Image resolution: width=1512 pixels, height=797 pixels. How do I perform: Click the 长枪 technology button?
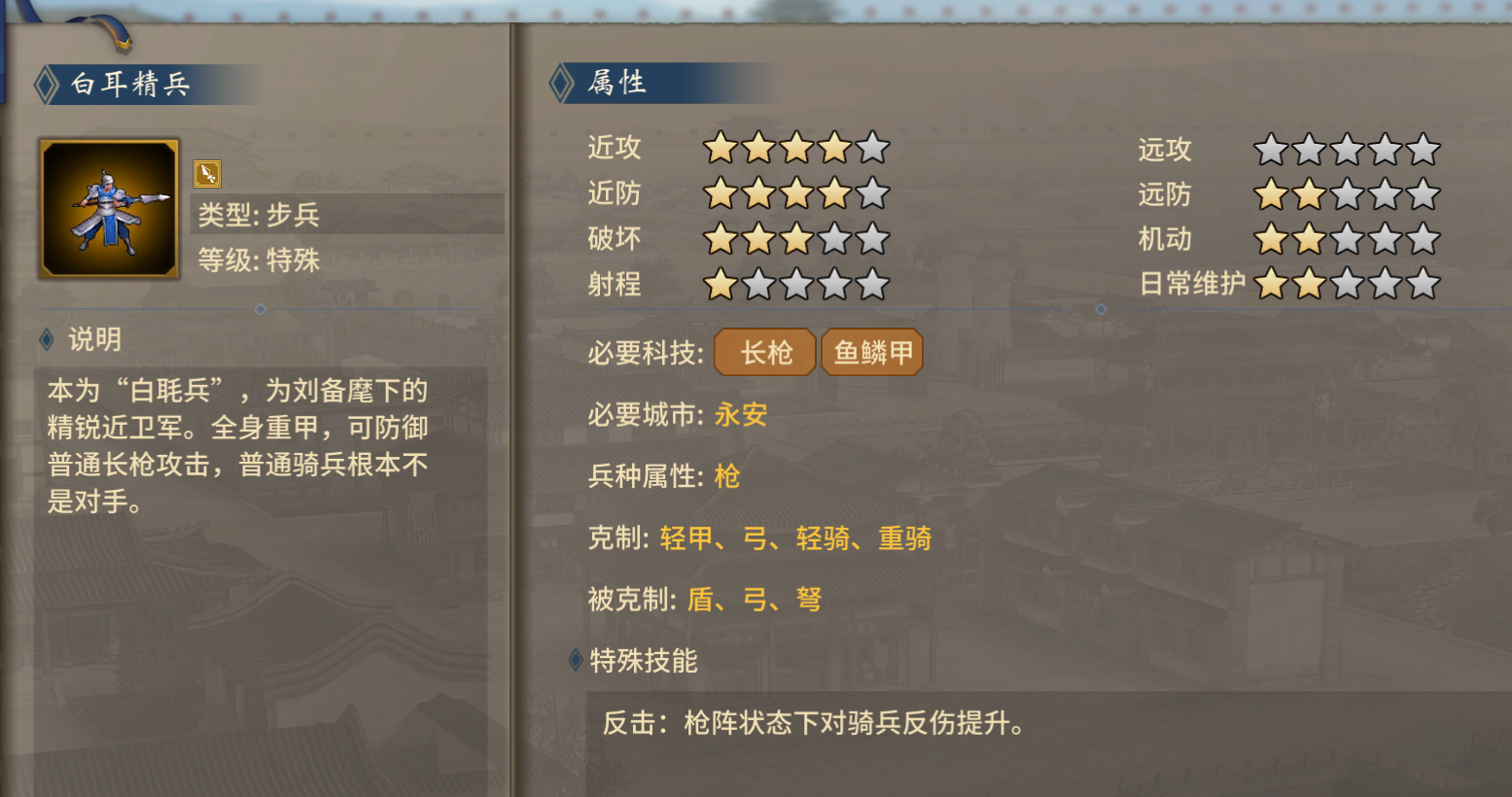pos(764,352)
